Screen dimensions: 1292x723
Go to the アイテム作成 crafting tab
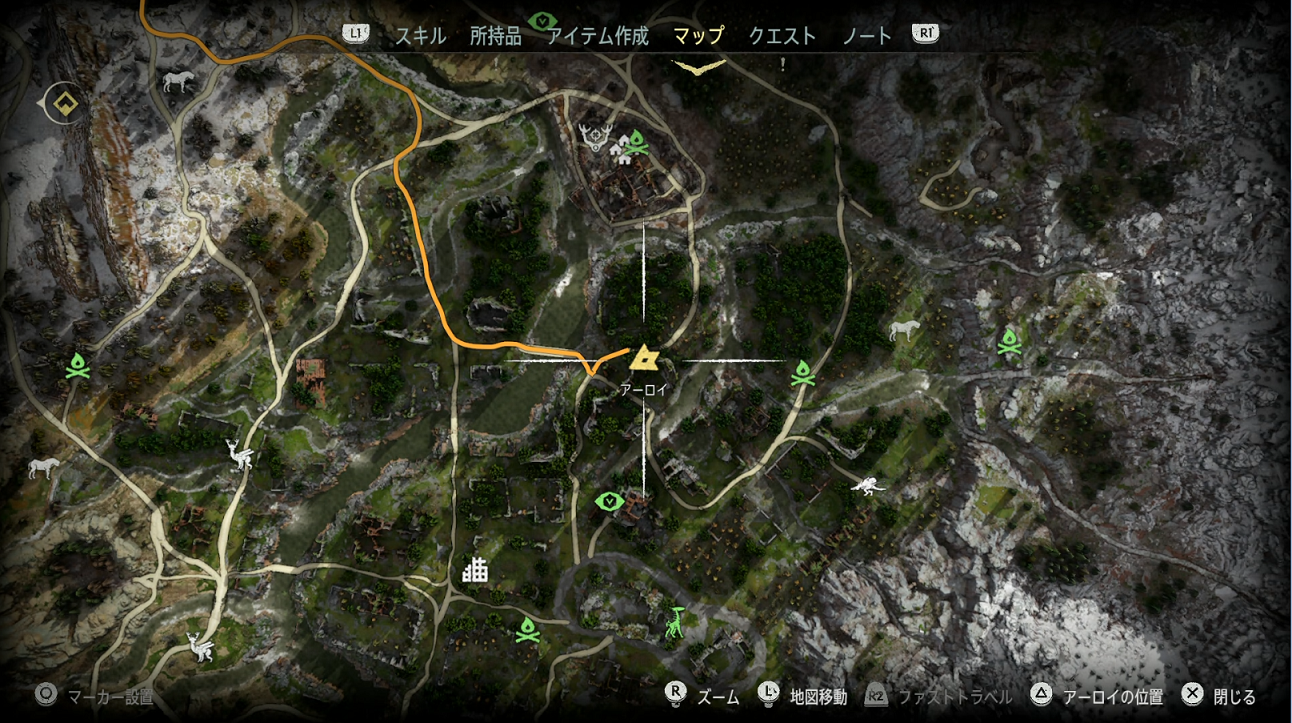(x=598, y=36)
